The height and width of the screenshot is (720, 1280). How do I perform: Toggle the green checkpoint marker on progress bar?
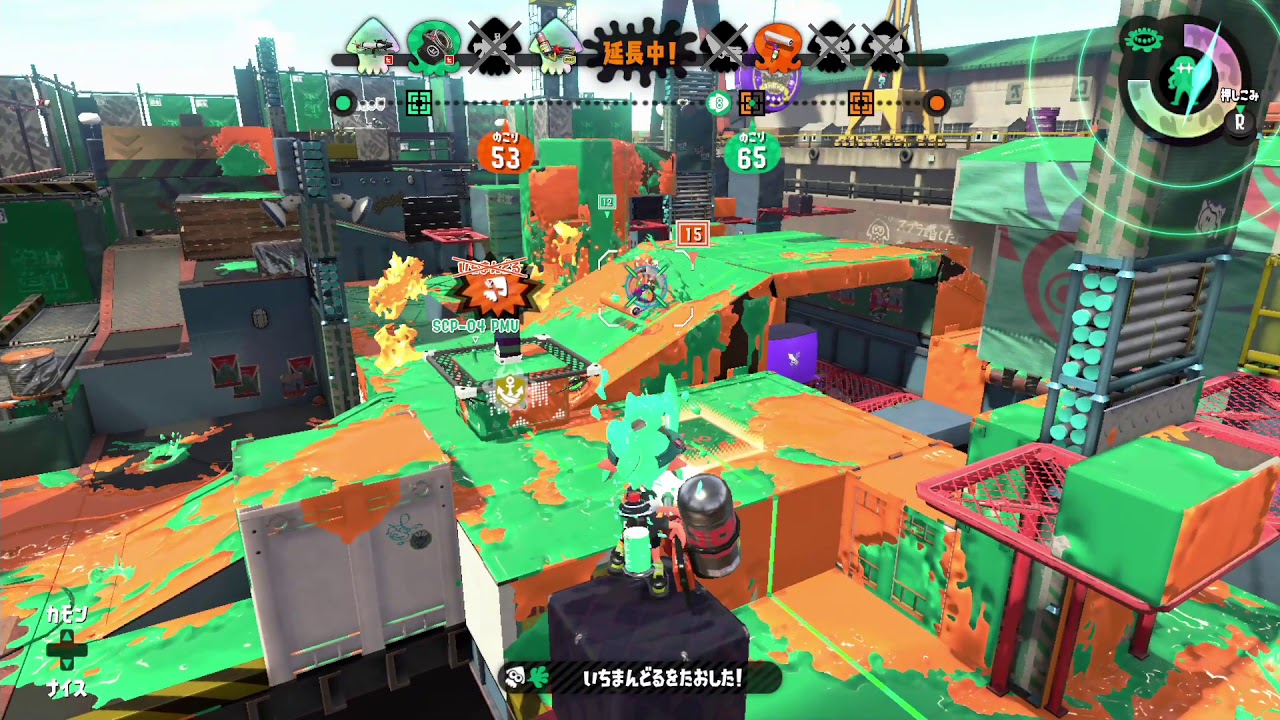pos(418,101)
